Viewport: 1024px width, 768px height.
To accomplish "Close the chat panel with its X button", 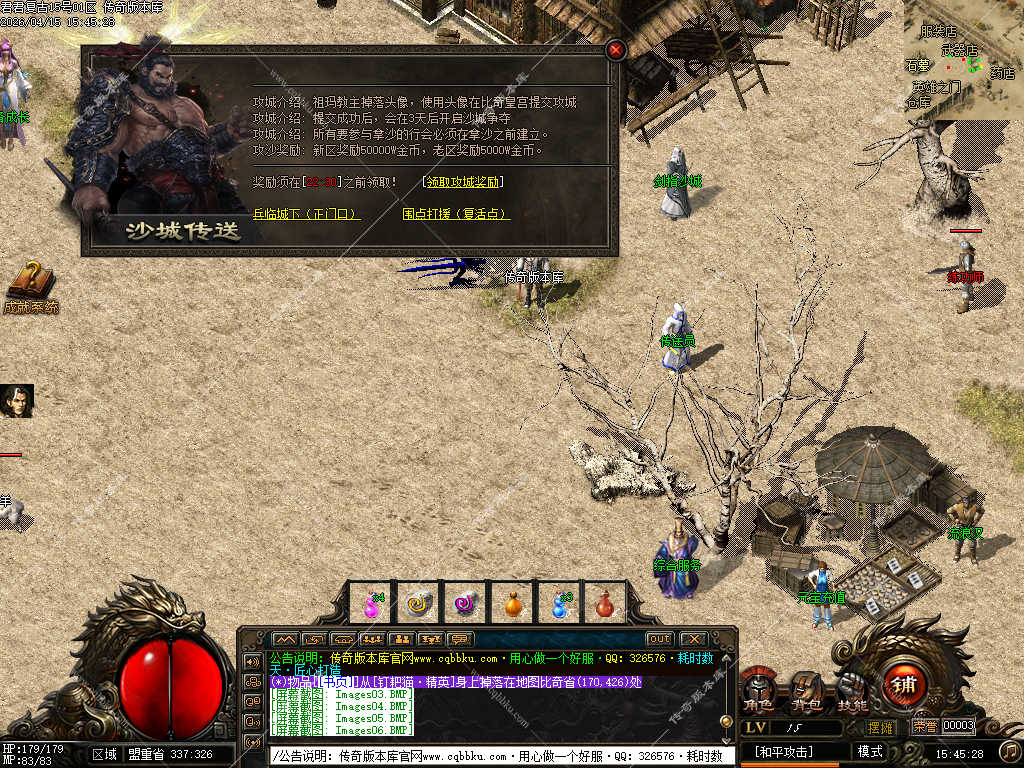I will [692, 639].
